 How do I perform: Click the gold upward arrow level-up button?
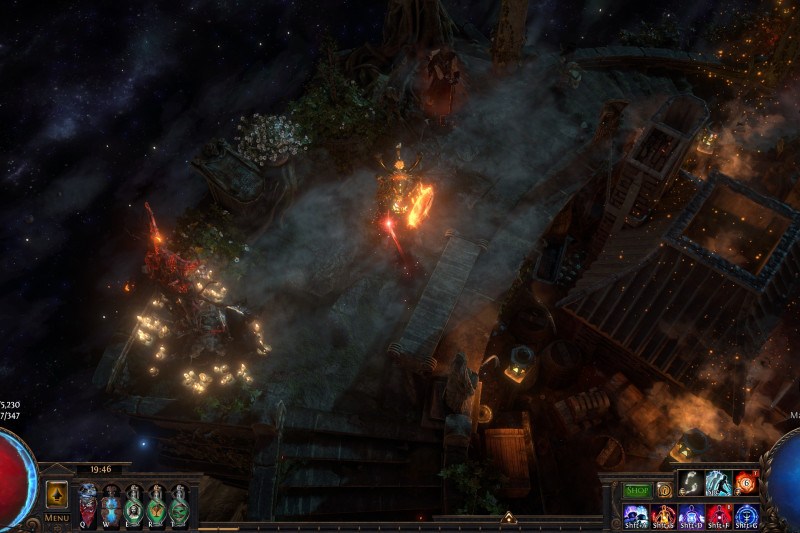click(x=57, y=494)
